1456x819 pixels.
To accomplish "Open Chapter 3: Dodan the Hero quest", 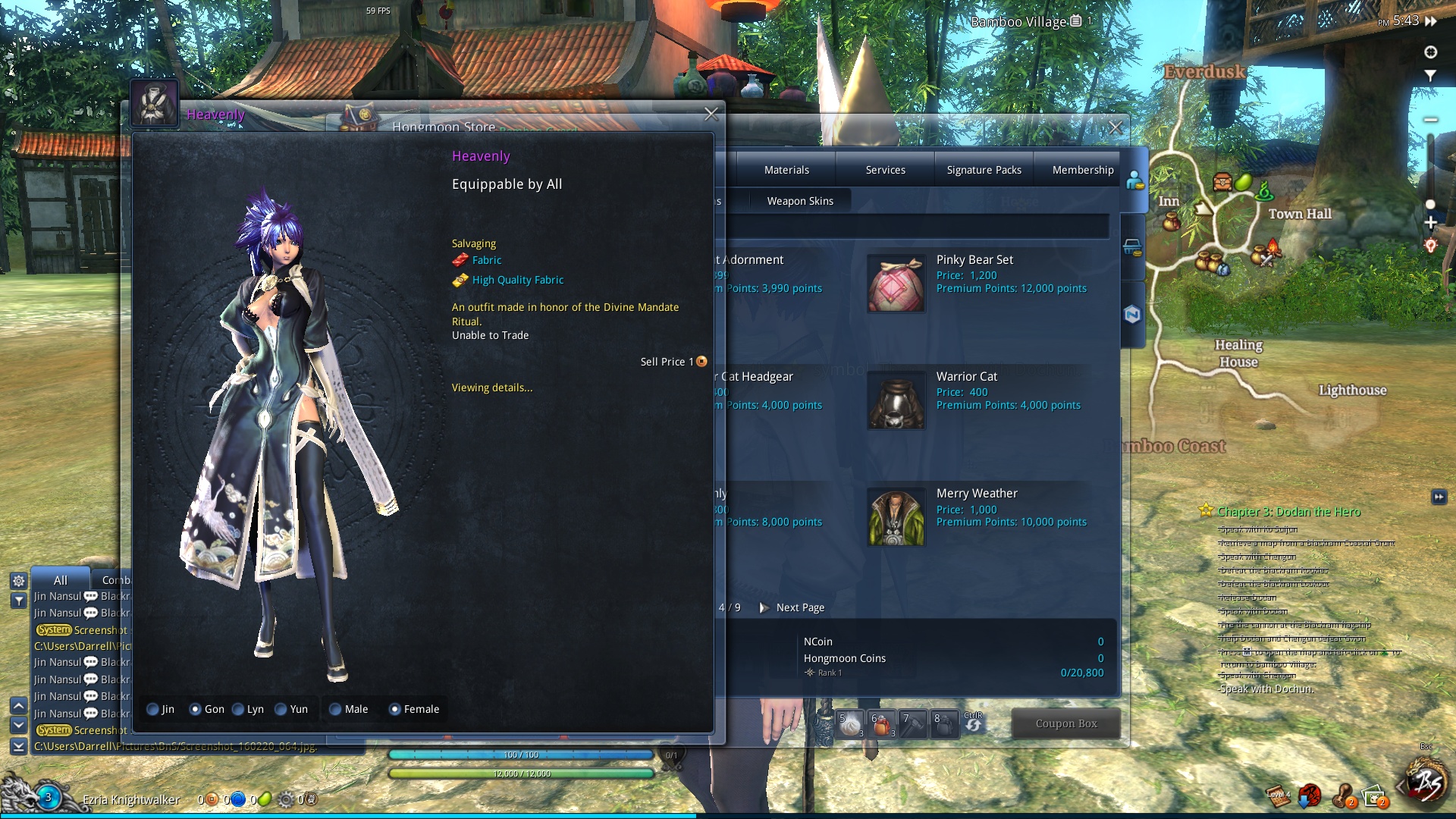I will 1288,512.
